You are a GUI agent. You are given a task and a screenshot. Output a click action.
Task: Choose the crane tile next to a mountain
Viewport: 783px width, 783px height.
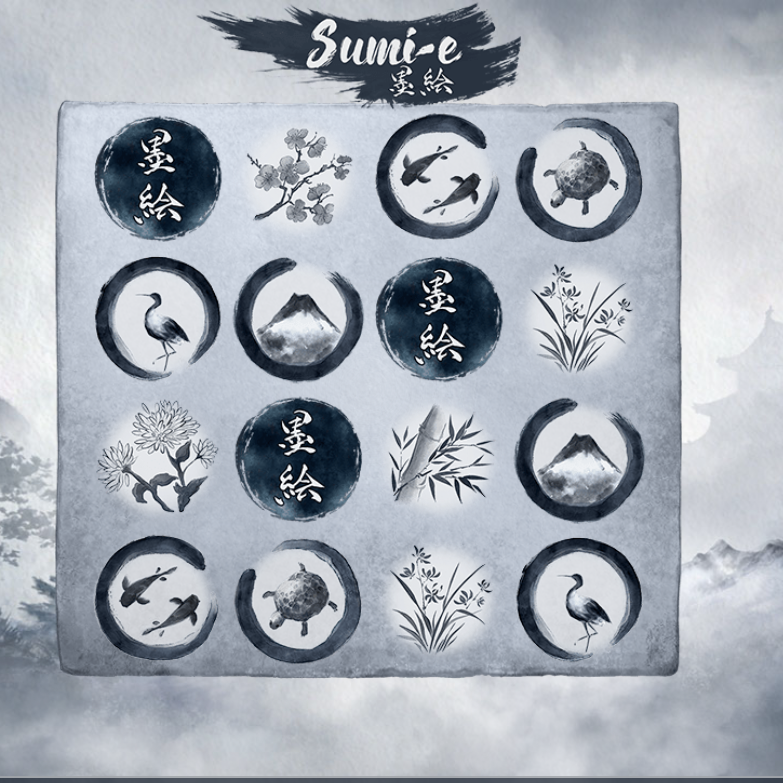pyautogui.click(x=159, y=318)
